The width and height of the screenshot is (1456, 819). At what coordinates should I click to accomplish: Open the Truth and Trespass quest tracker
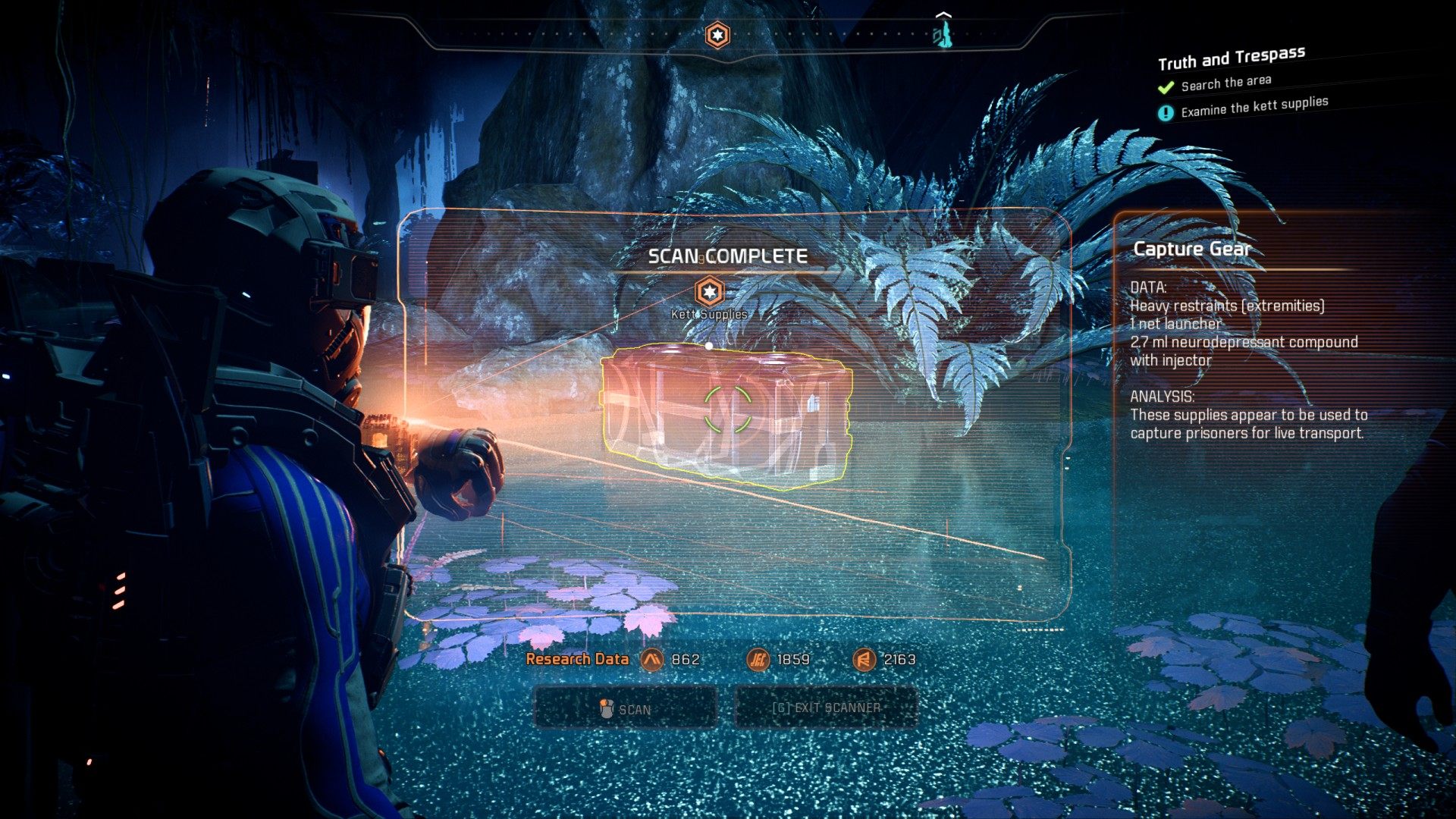[x=1231, y=58]
